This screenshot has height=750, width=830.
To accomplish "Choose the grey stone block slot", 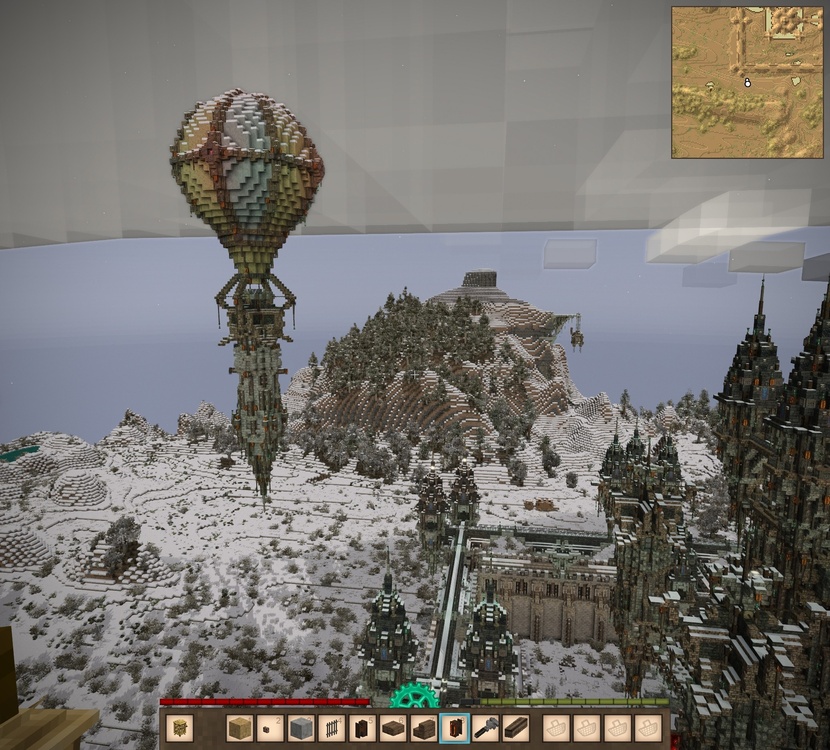I will click(301, 728).
